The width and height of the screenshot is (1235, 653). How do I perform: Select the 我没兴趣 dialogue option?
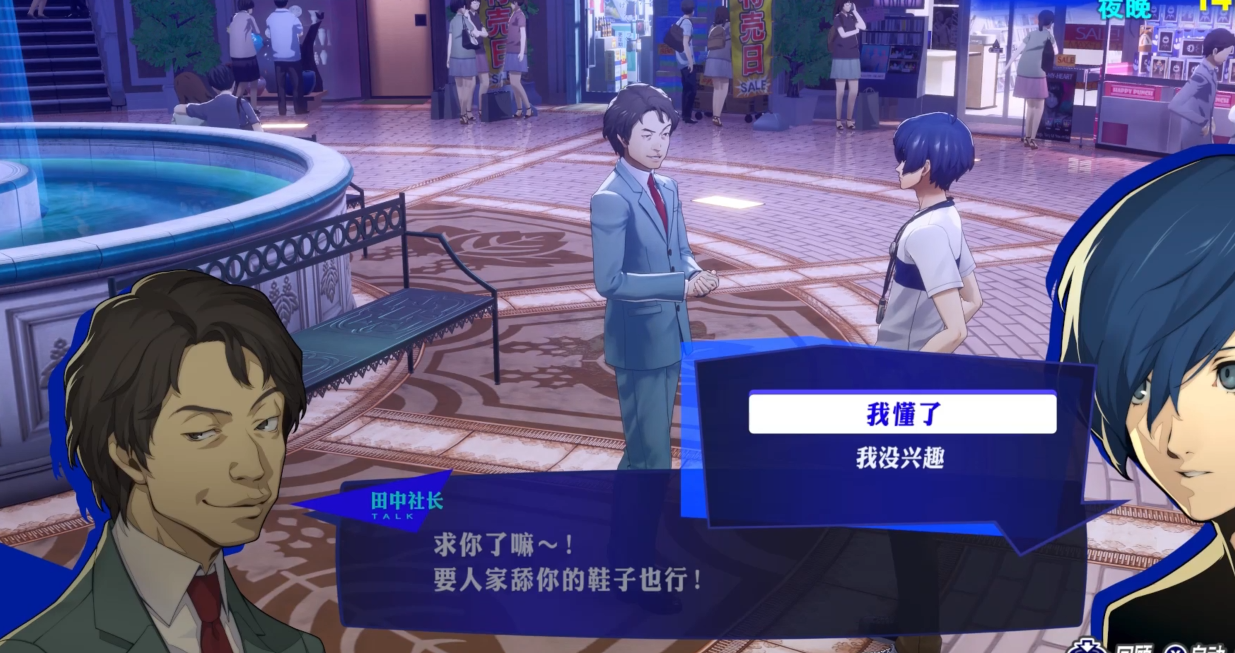point(901,458)
